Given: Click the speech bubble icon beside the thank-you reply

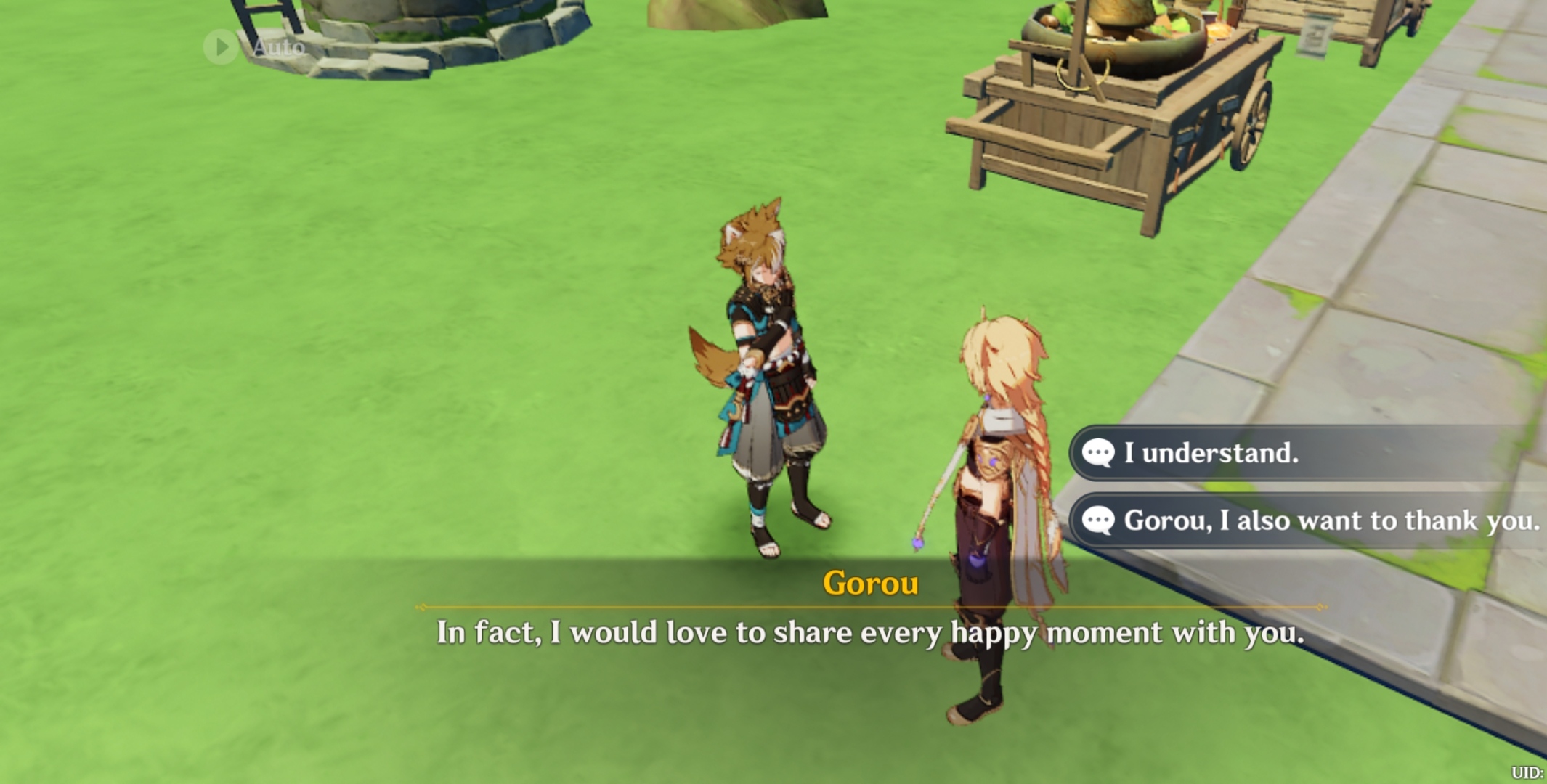Looking at the screenshot, I should (1101, 520).
